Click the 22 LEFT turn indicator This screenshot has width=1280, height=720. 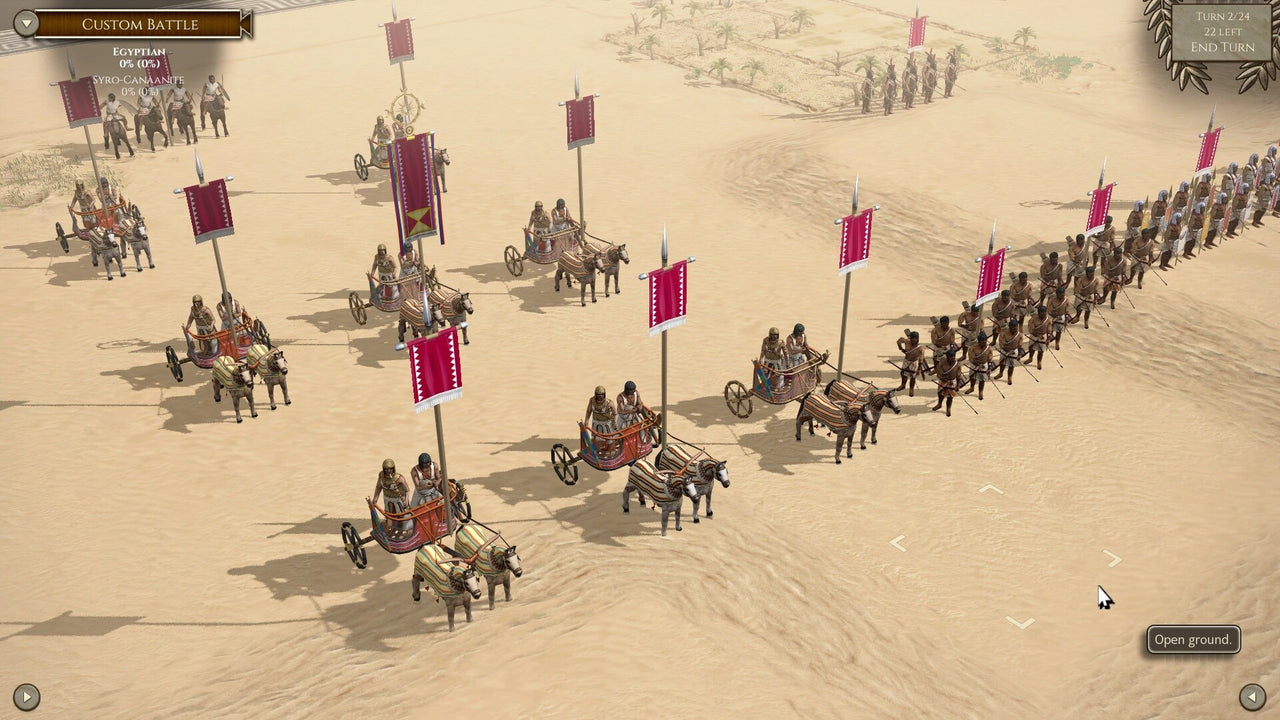click(x=1222, y=31)
